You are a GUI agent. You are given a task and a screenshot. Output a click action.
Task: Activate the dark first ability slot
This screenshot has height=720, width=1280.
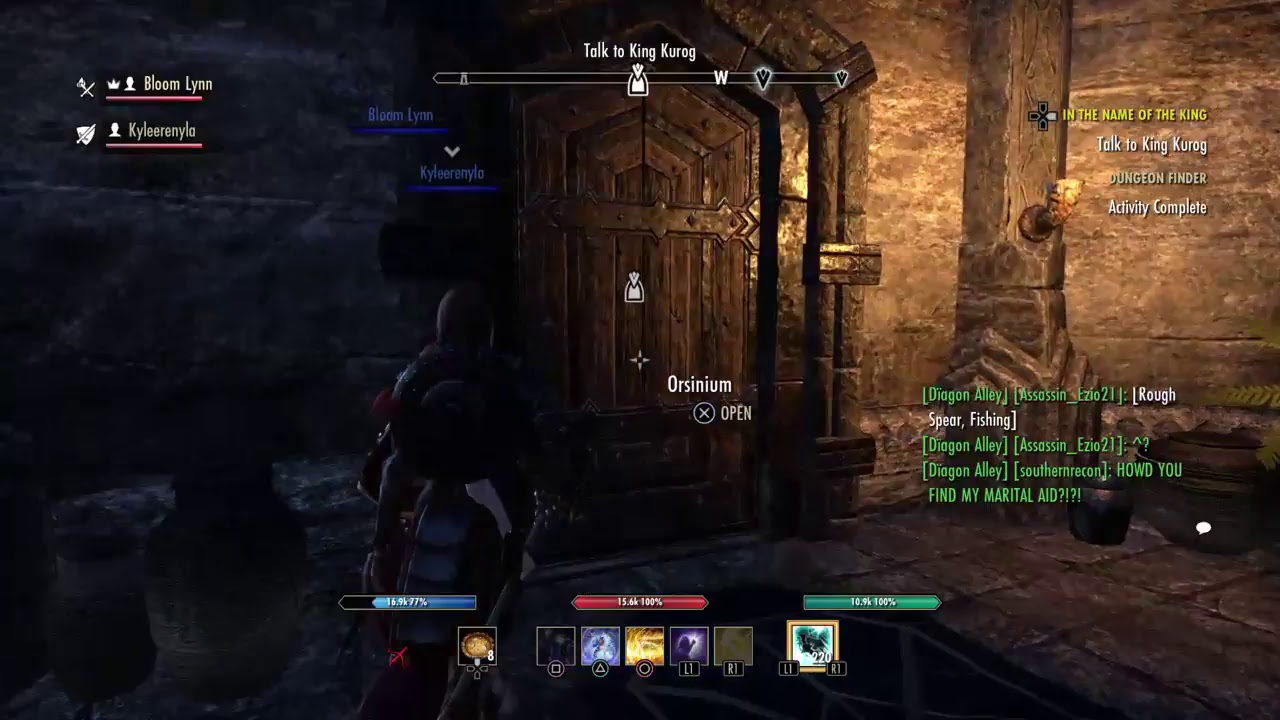[x=556, y=646]
